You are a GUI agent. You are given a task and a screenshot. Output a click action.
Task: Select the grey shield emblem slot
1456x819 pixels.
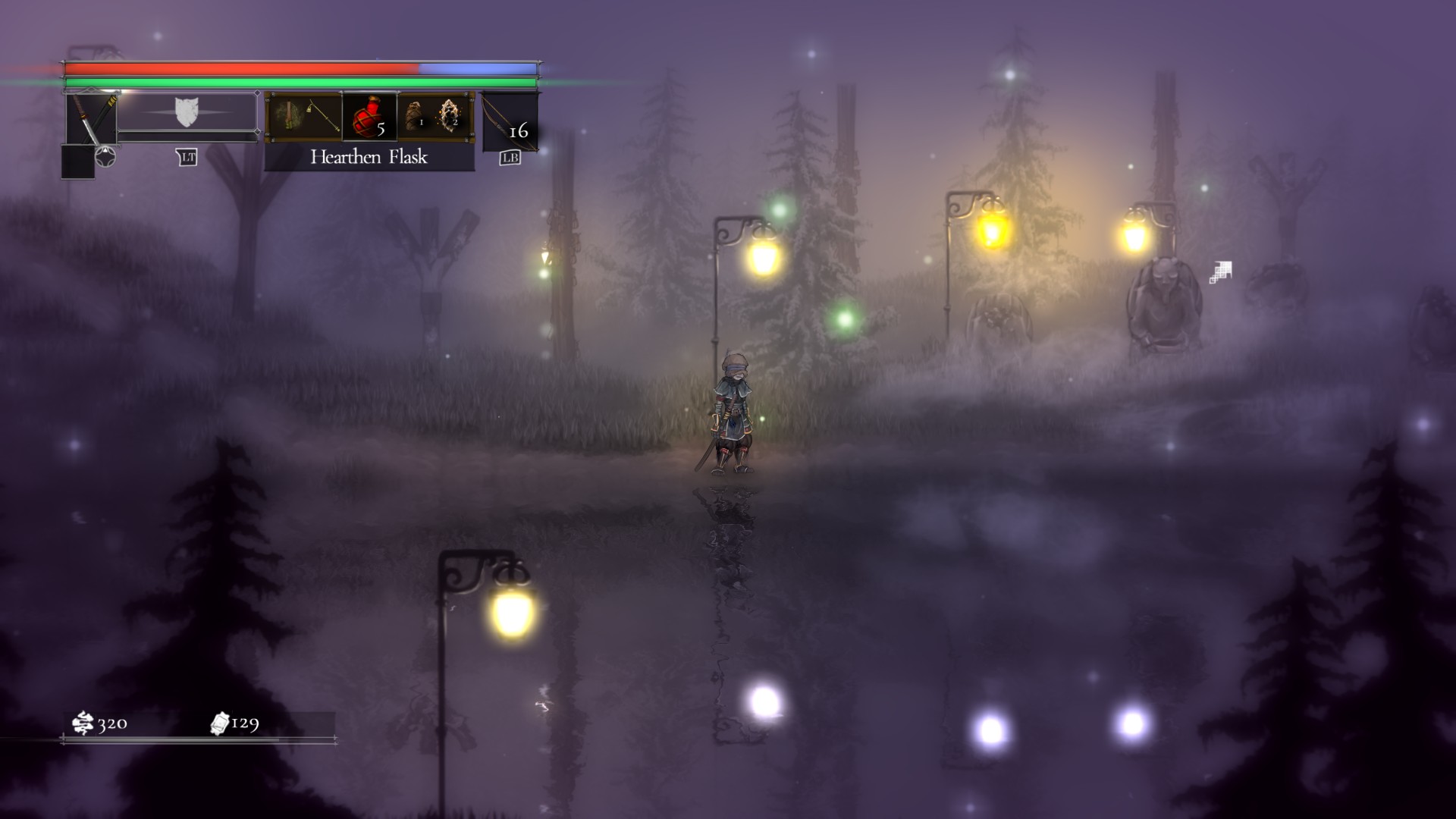click(186, 112)
